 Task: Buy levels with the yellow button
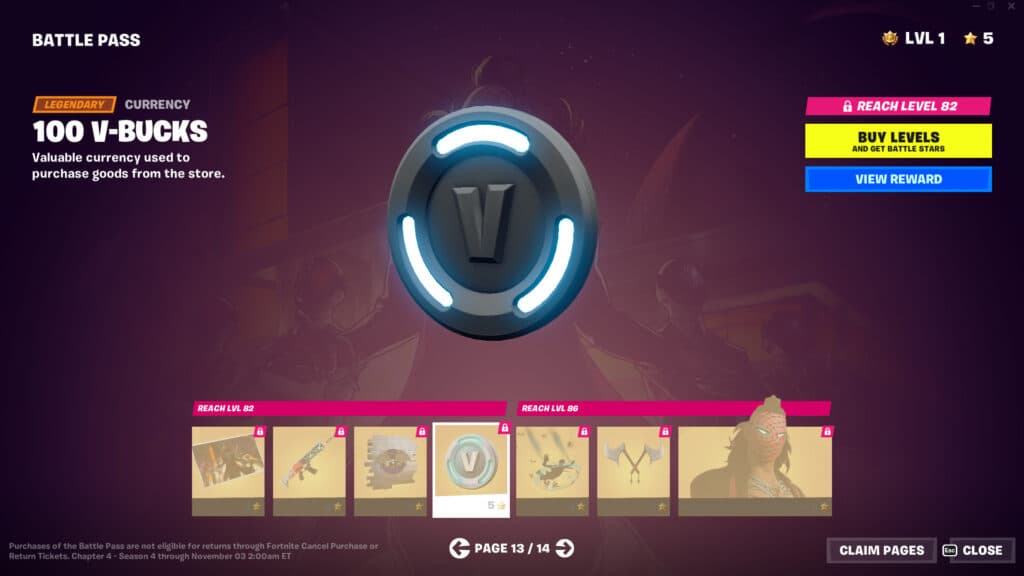pos(898,140)
